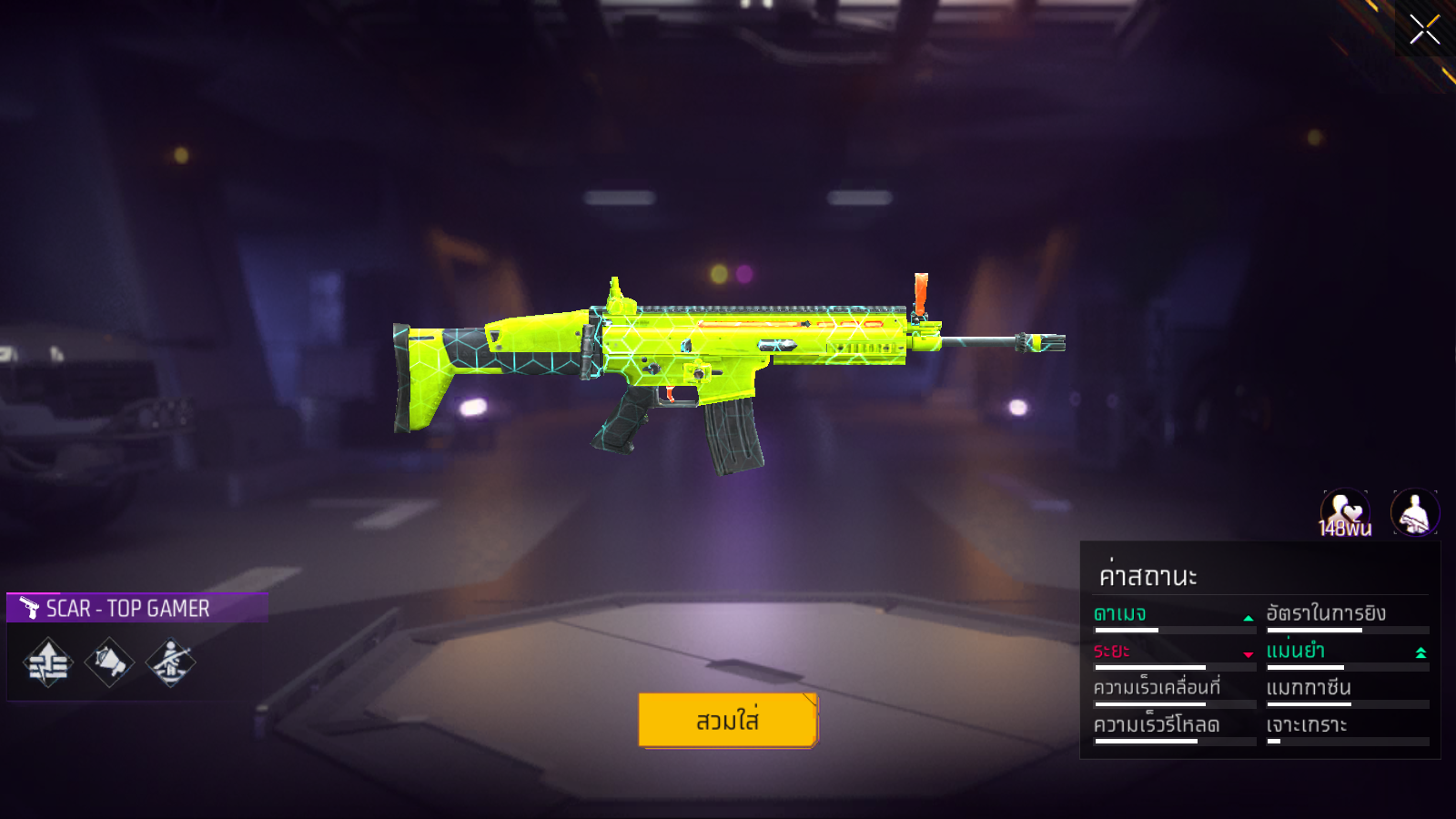Screen dimensions: 1456x819
Task: Tap the heart like icon showing 148พัน
Action: click(1345, 512)
